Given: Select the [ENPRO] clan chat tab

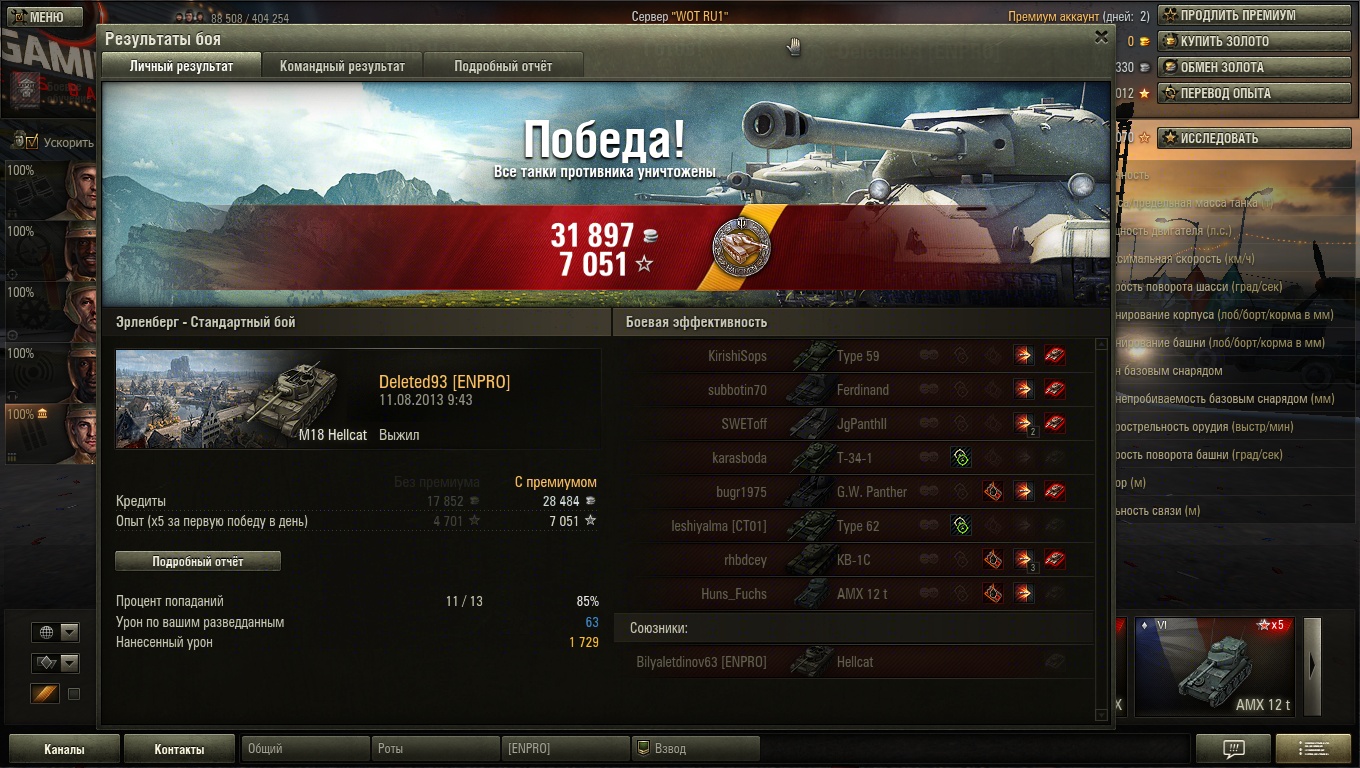Looking at the screenshot, I should pyautogui.click(x=565, y=749).
